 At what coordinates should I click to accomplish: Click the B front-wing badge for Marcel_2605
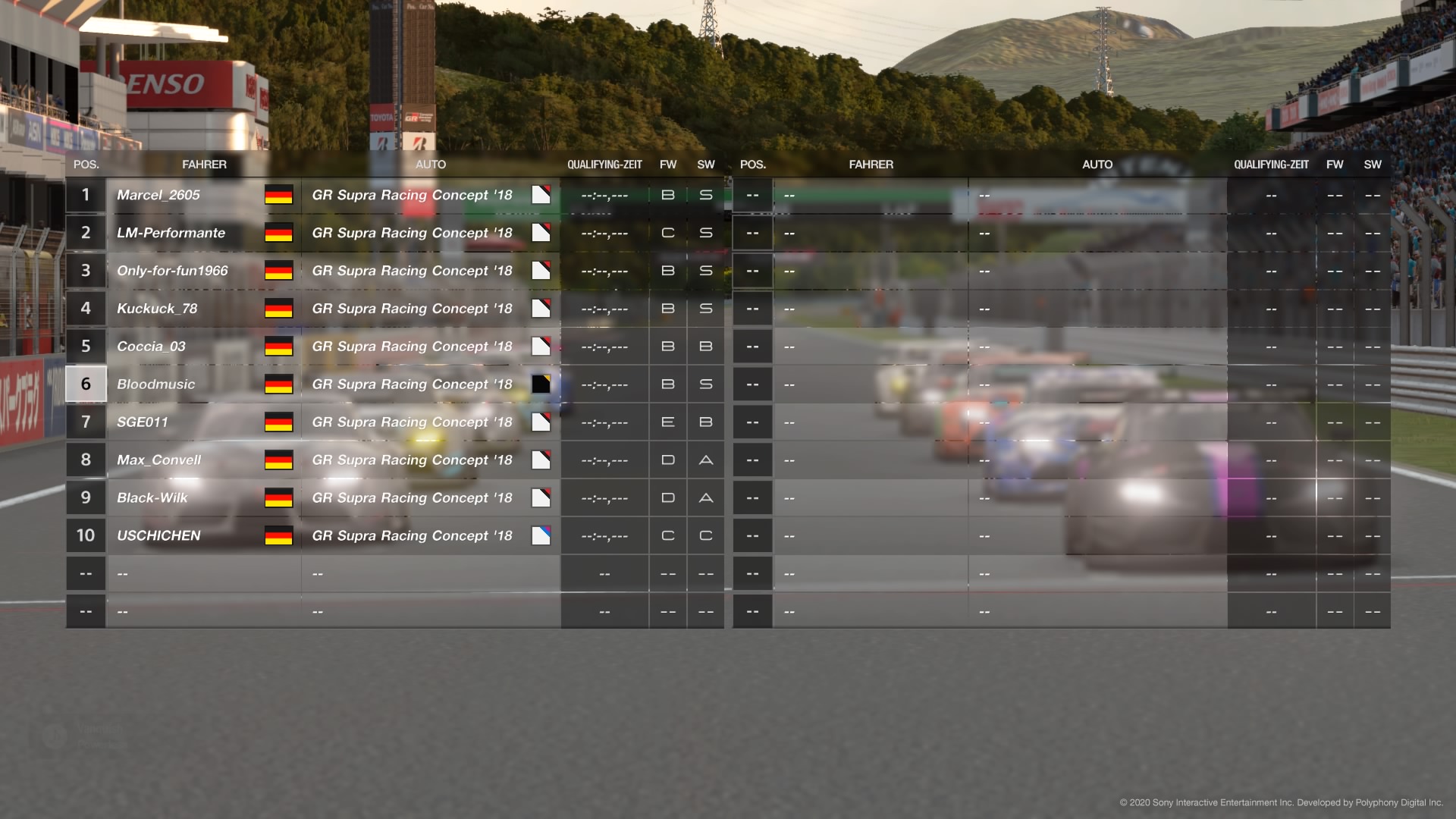tap(667, 195)
